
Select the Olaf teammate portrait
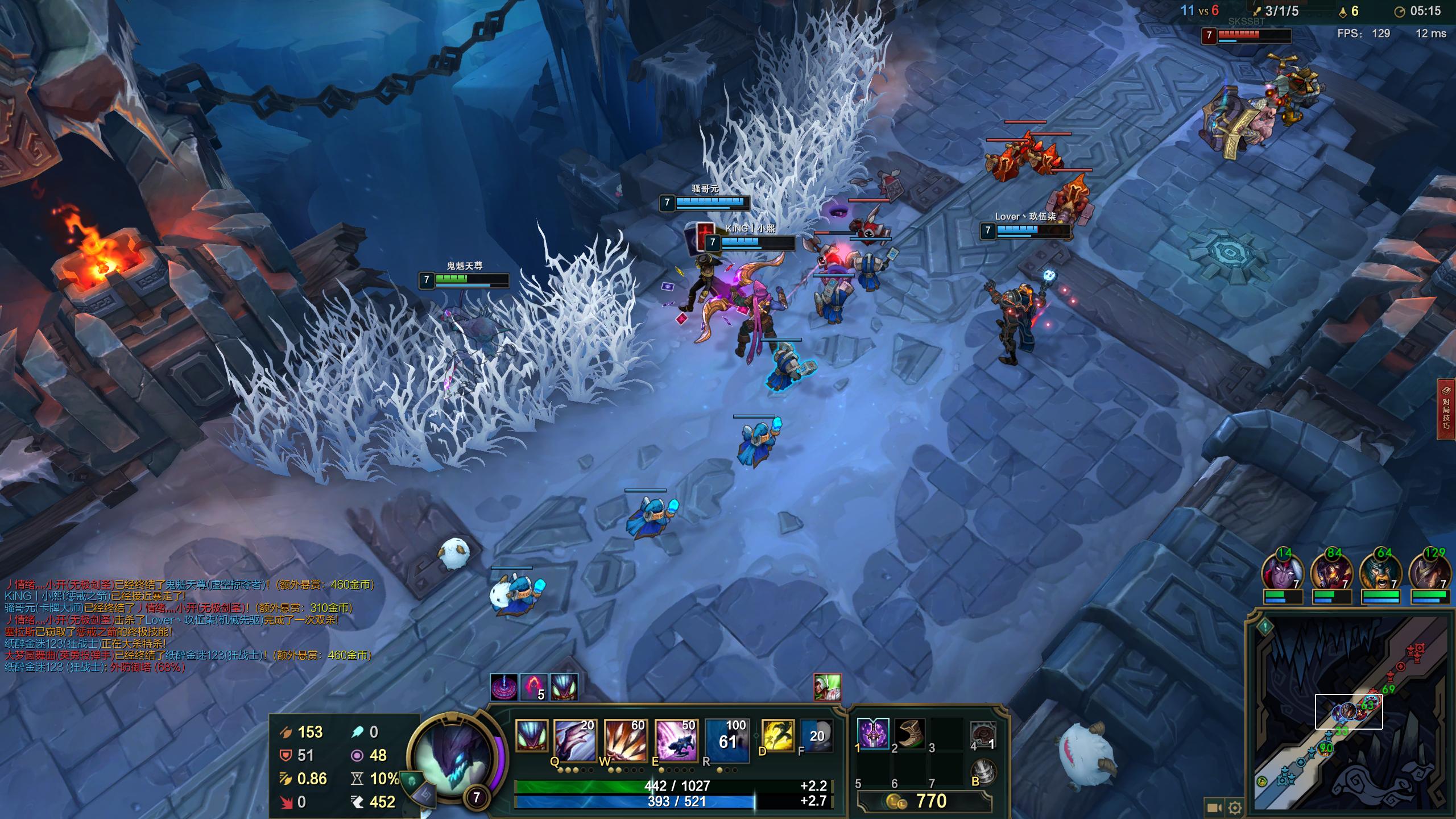1381,572
